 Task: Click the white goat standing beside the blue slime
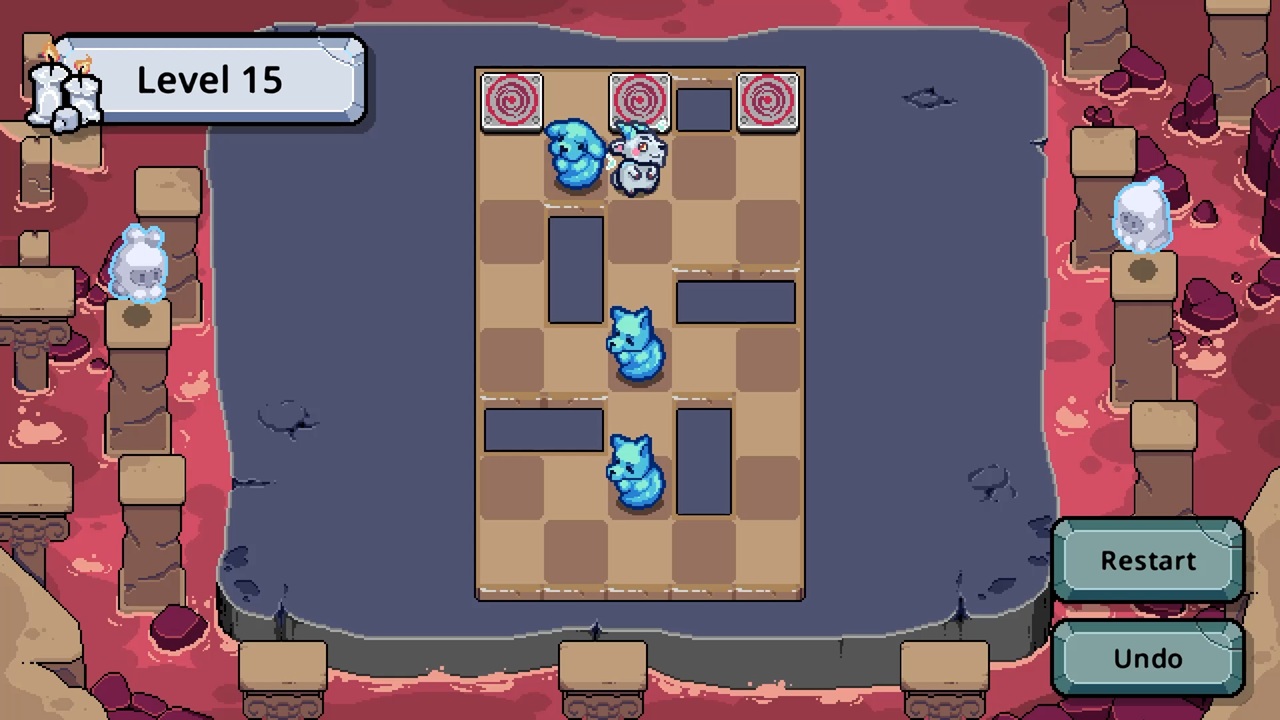tap(638, 160)
